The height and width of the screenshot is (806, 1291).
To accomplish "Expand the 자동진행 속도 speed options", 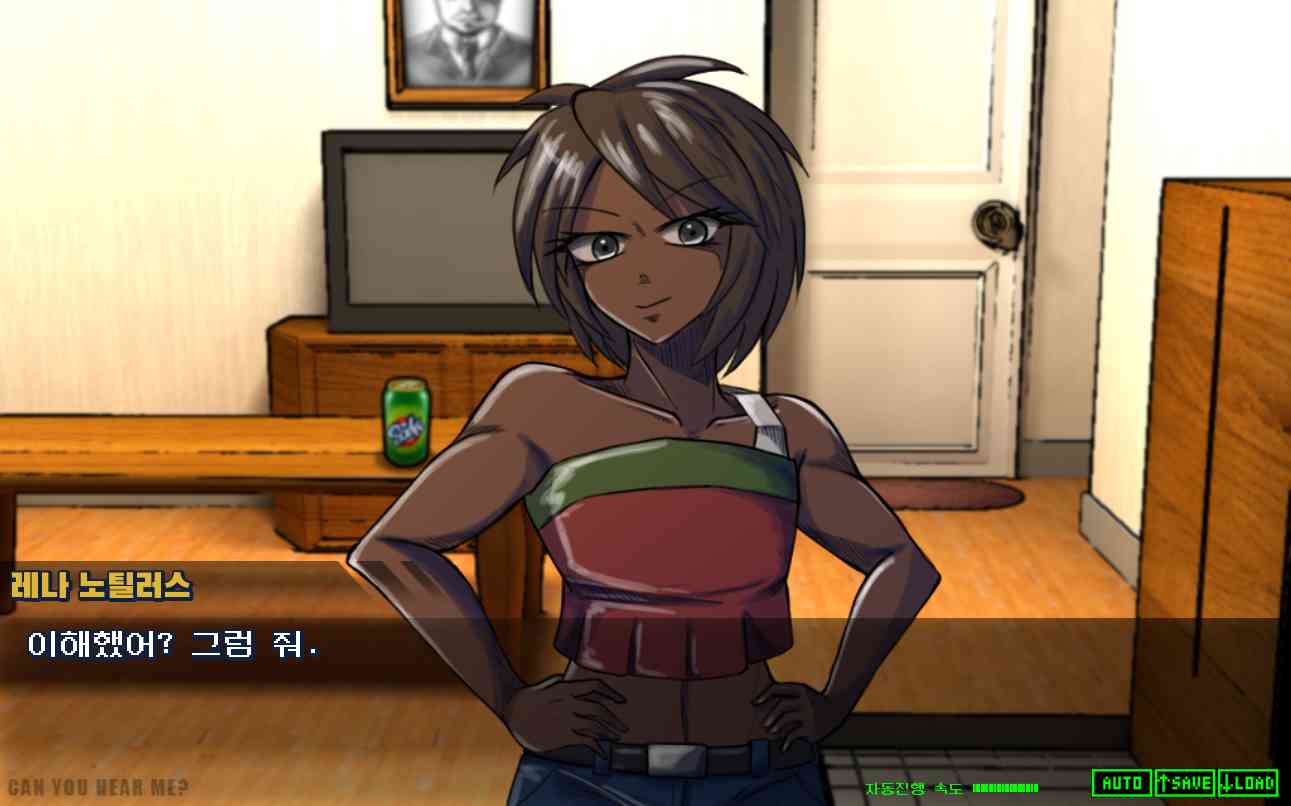I will (x=915, y=784).
